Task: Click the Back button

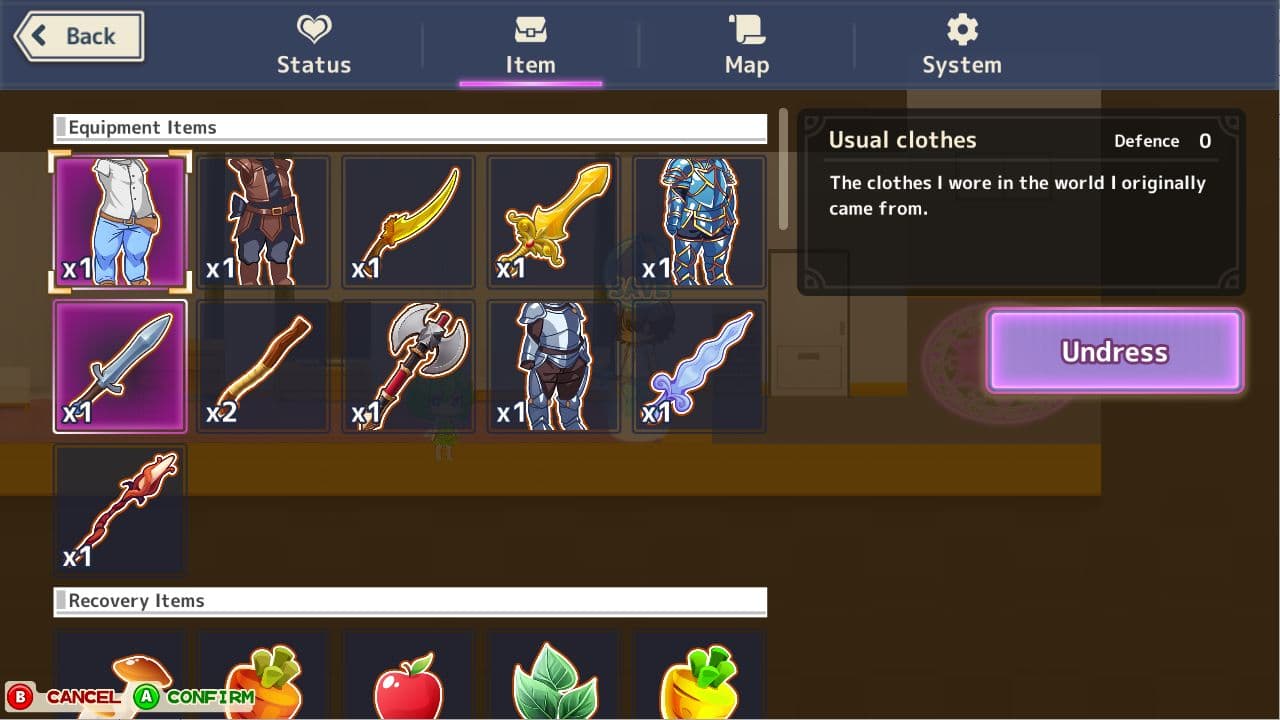Action: pyautogui.click(x=75, y=35)
